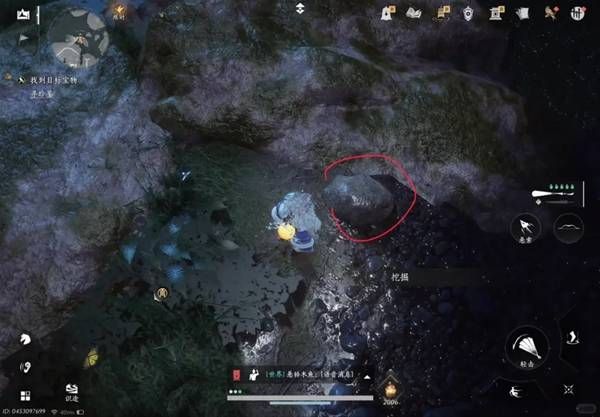Select the bow weapon button
The width and height of the screenshot is (600, 417).
click(x=568, y=227)
